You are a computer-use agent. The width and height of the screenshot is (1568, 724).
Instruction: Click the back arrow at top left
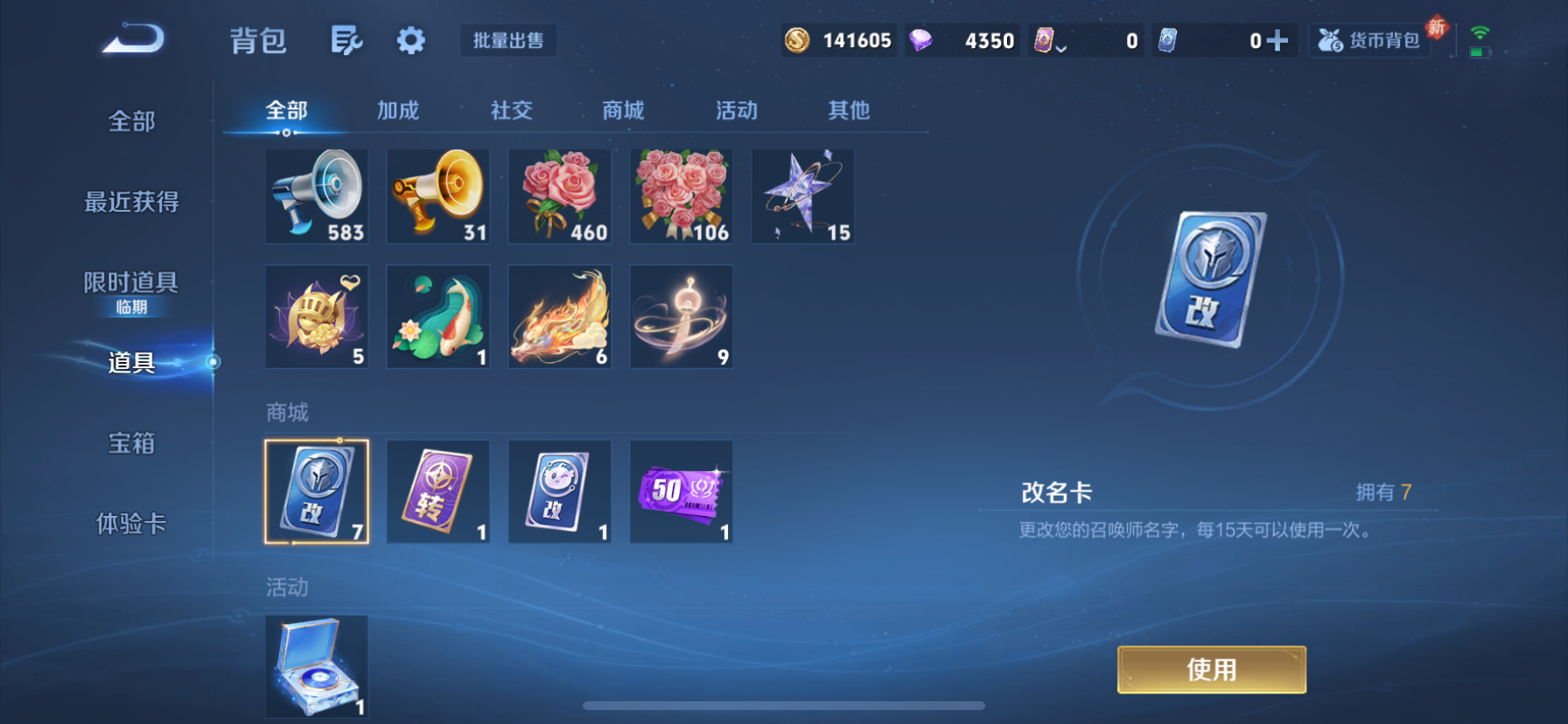click(131, 39)
